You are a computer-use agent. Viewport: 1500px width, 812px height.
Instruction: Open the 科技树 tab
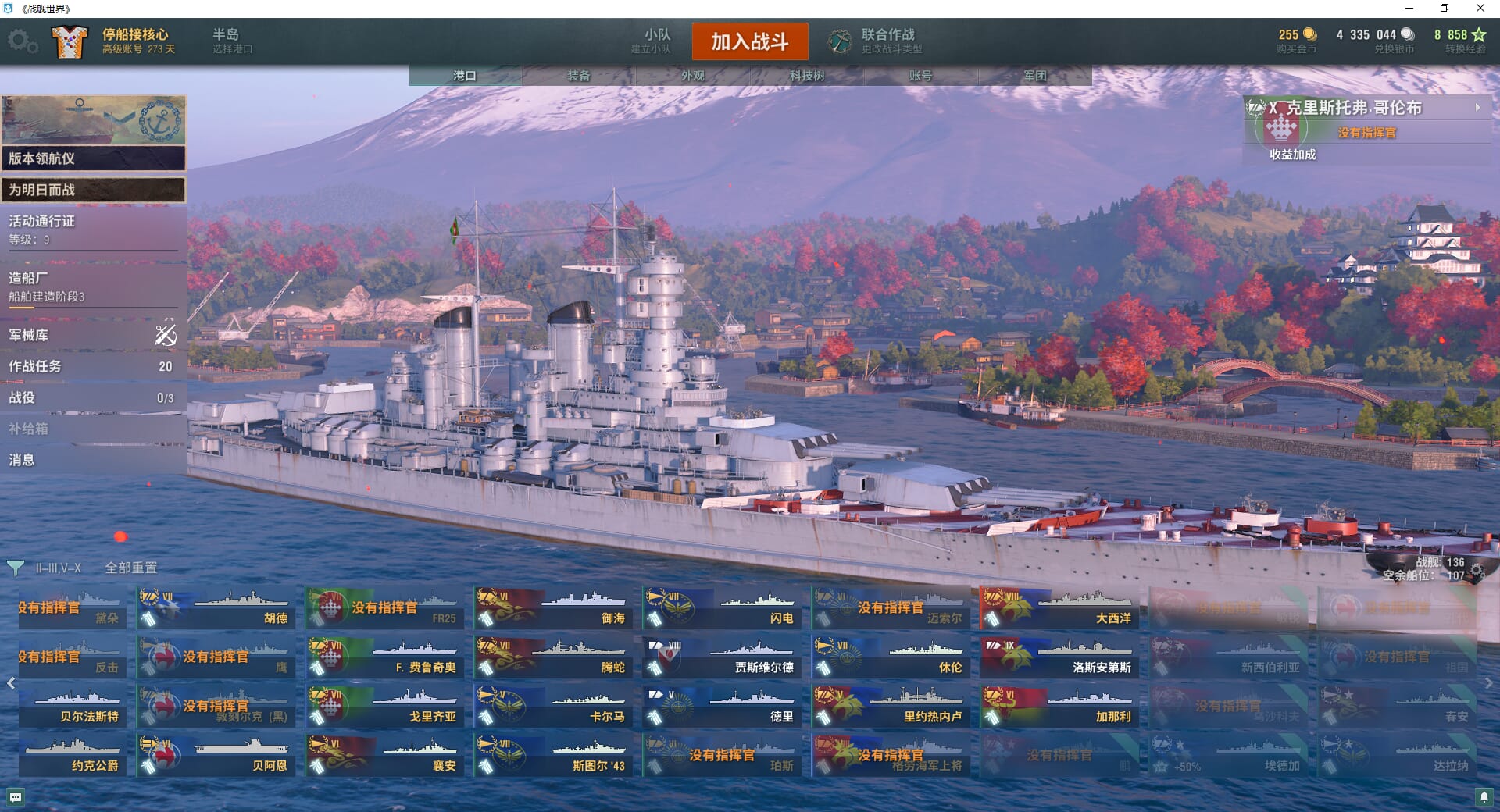tap(806, 76)
